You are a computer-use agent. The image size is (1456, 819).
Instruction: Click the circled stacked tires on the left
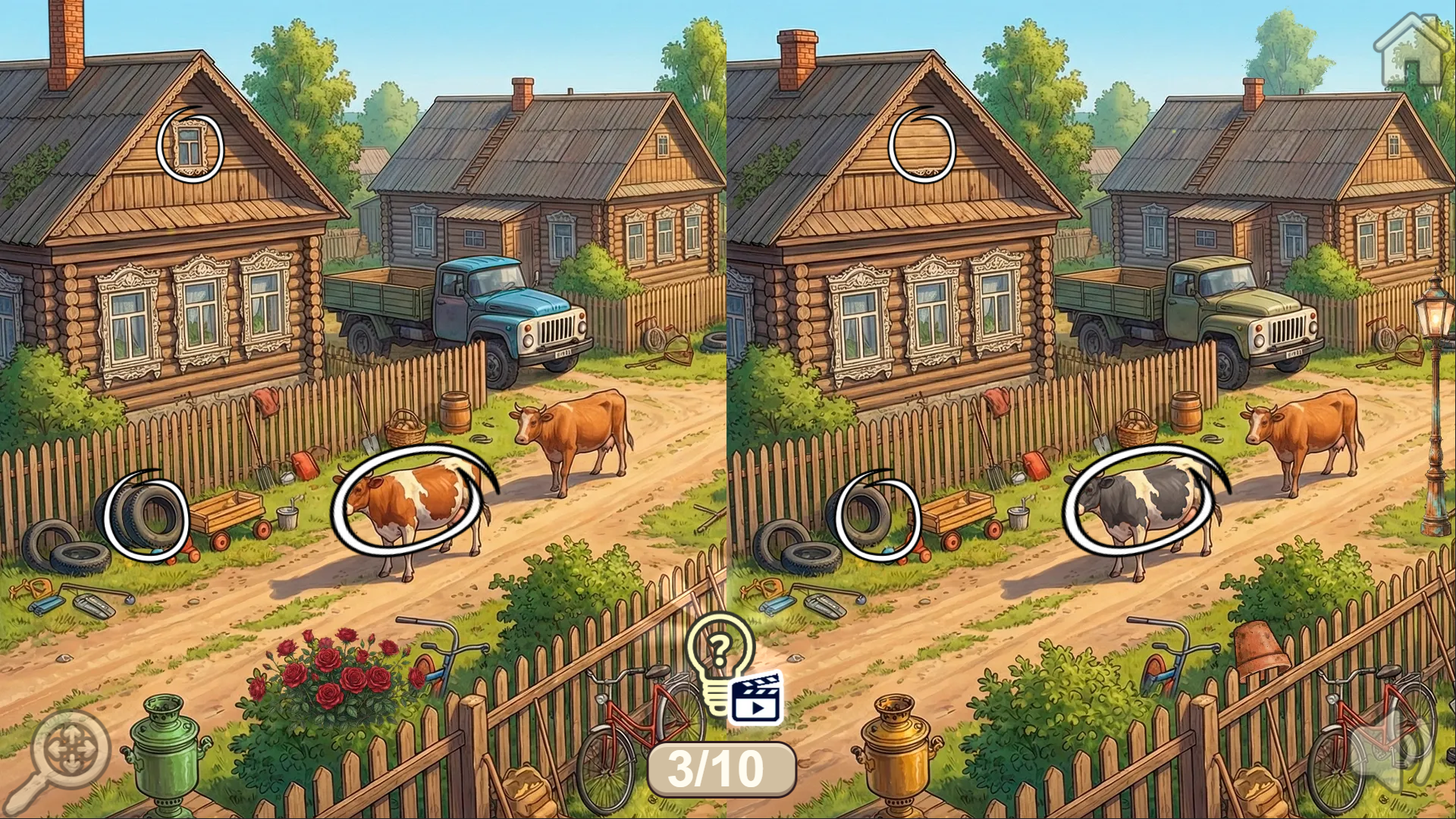[x=148, y=516]
